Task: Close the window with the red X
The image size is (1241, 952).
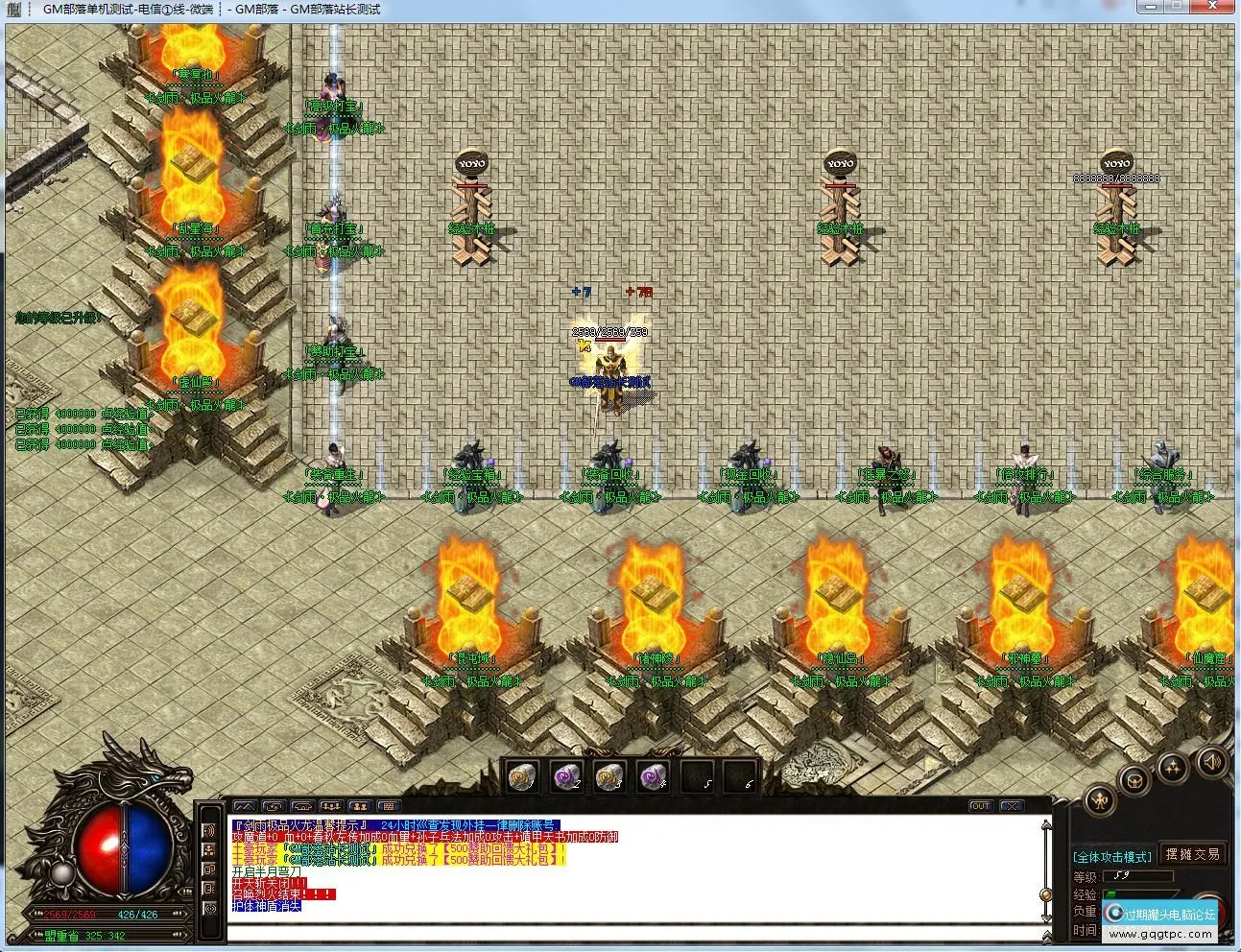Action: coord(1216,7)
